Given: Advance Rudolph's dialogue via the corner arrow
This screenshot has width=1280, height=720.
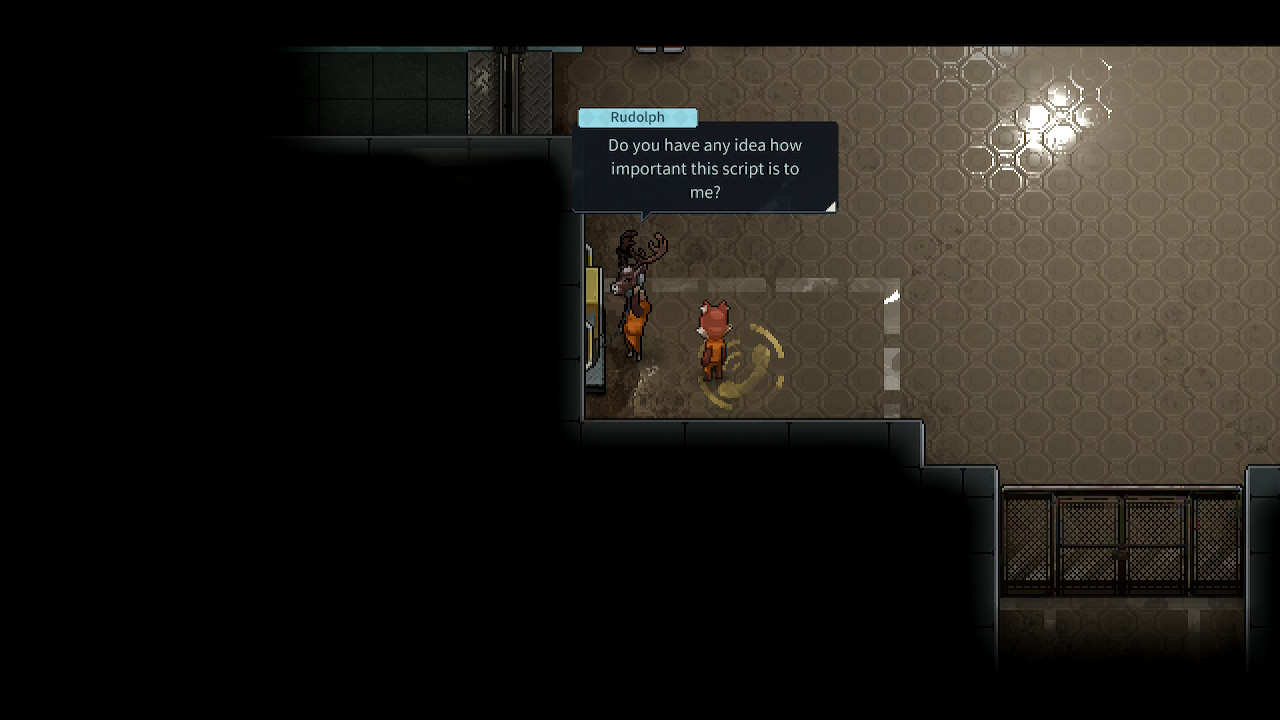Looking at the screenshot, I should (x=830, y=206).
